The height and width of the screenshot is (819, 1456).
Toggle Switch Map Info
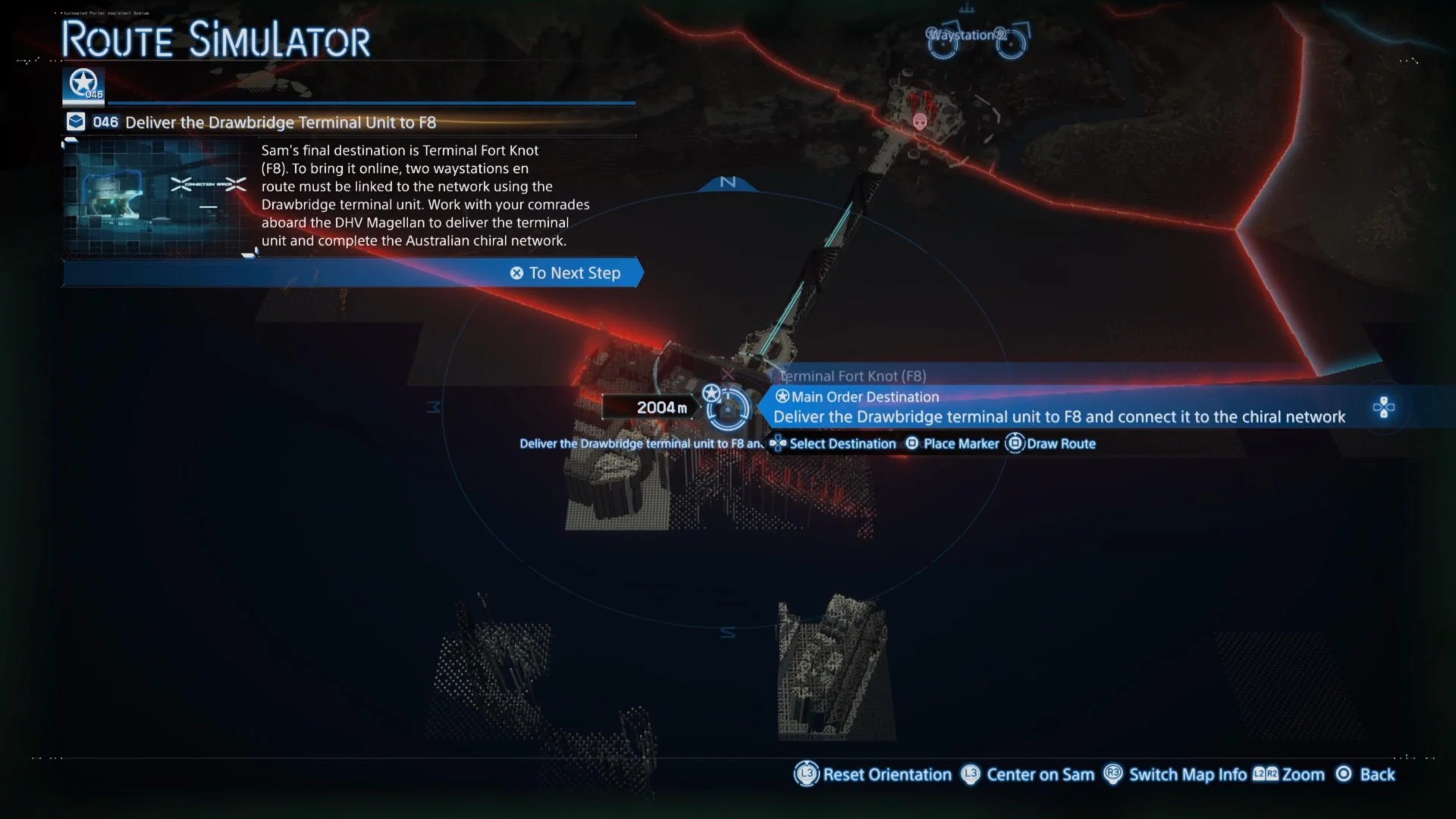1175,774
